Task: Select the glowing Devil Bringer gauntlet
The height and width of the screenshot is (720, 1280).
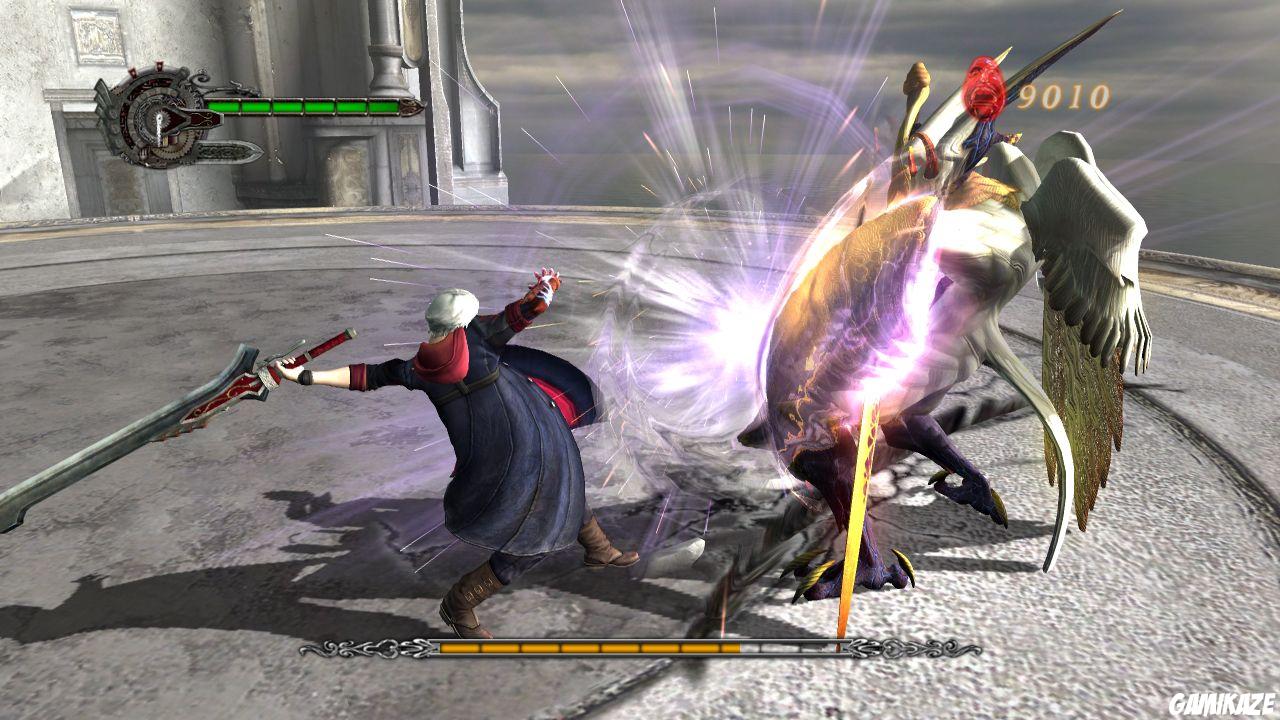Action: tap(545, 290)
